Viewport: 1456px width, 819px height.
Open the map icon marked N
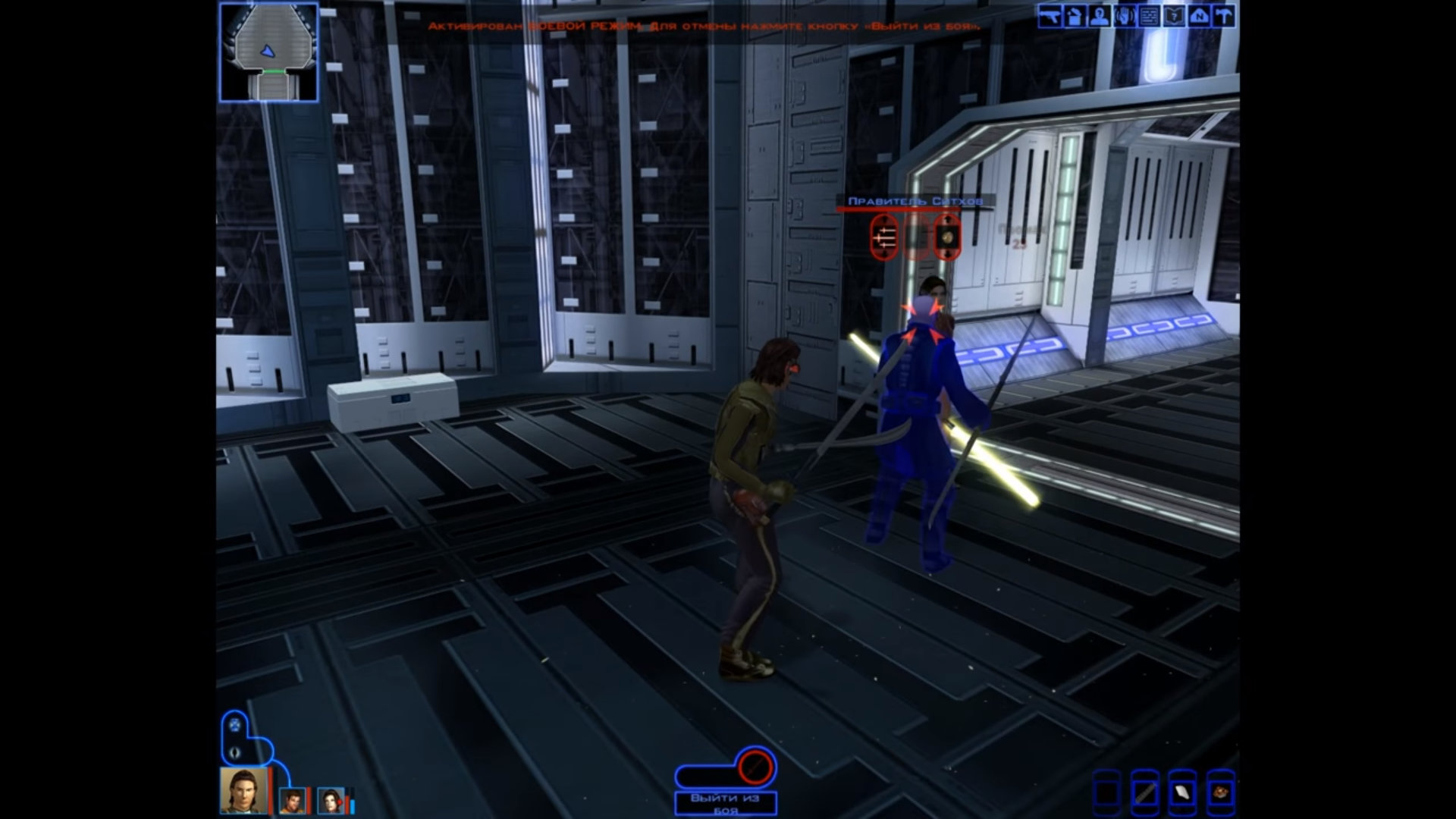[x=1200, y=17]
